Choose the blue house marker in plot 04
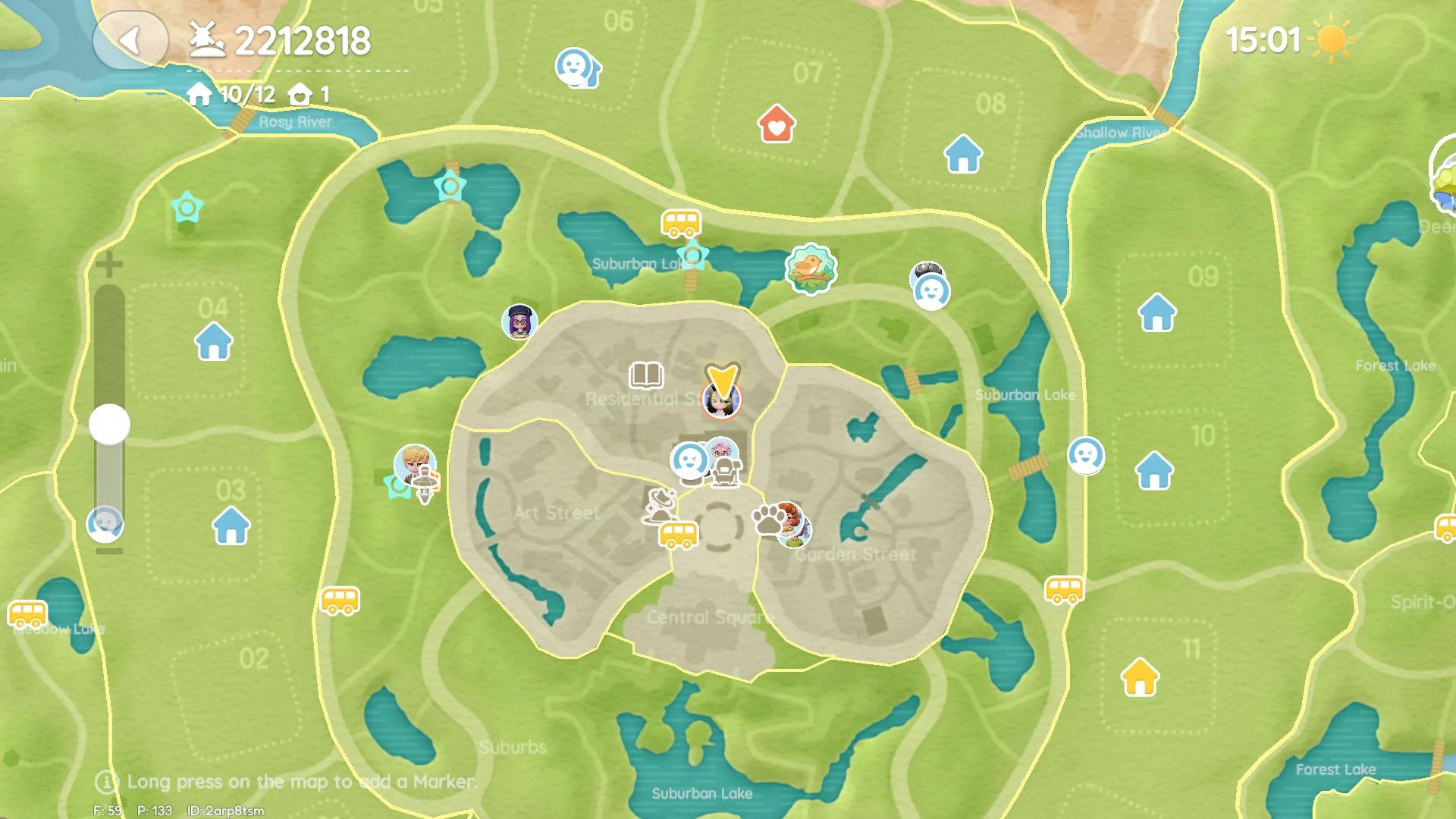Viewport: 1456px width, 819px height. [214, 341]
